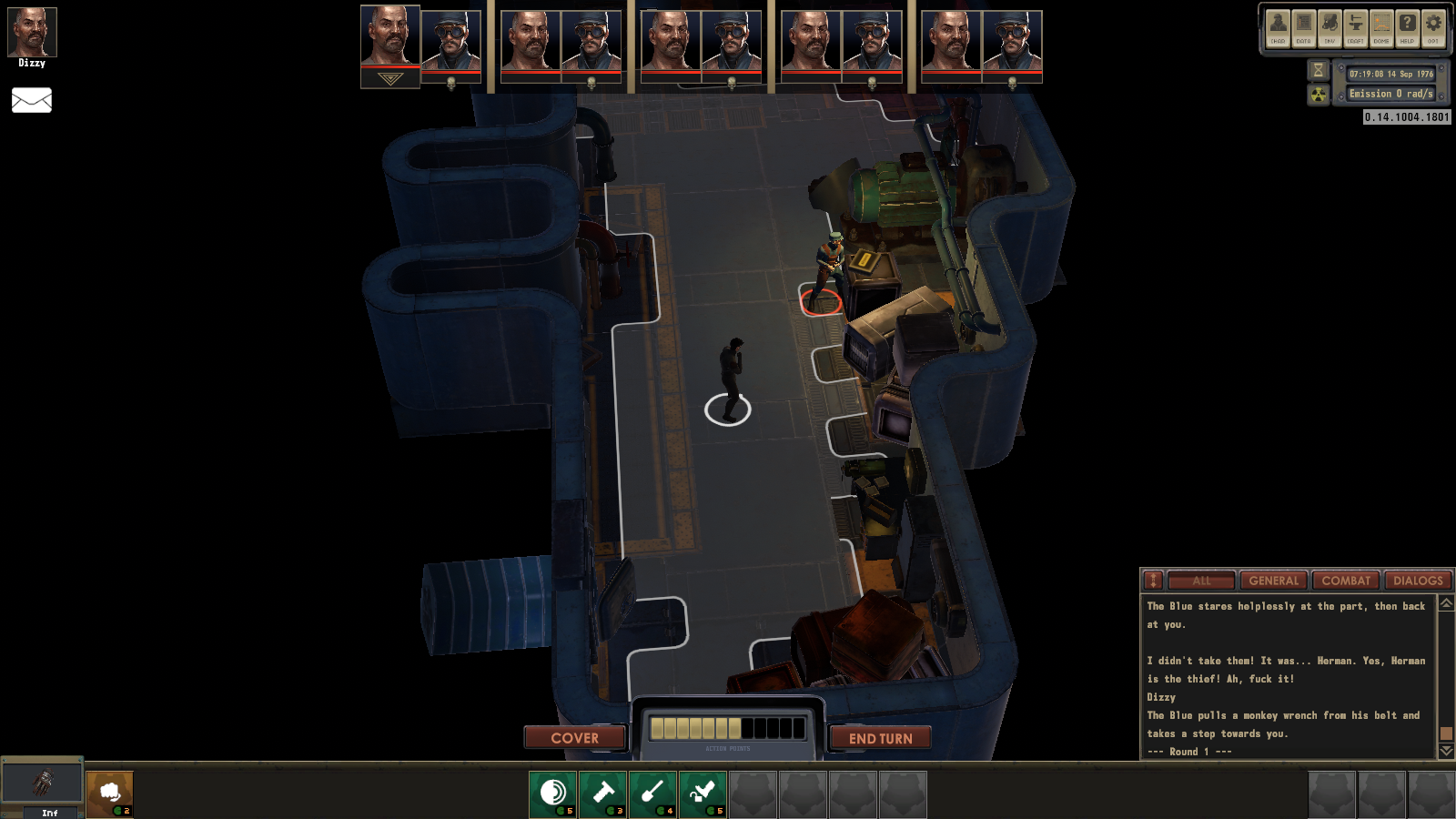Click the Geiger counter radiation icon
Screen dimensions: 1456x819
tap(1318, 94)
